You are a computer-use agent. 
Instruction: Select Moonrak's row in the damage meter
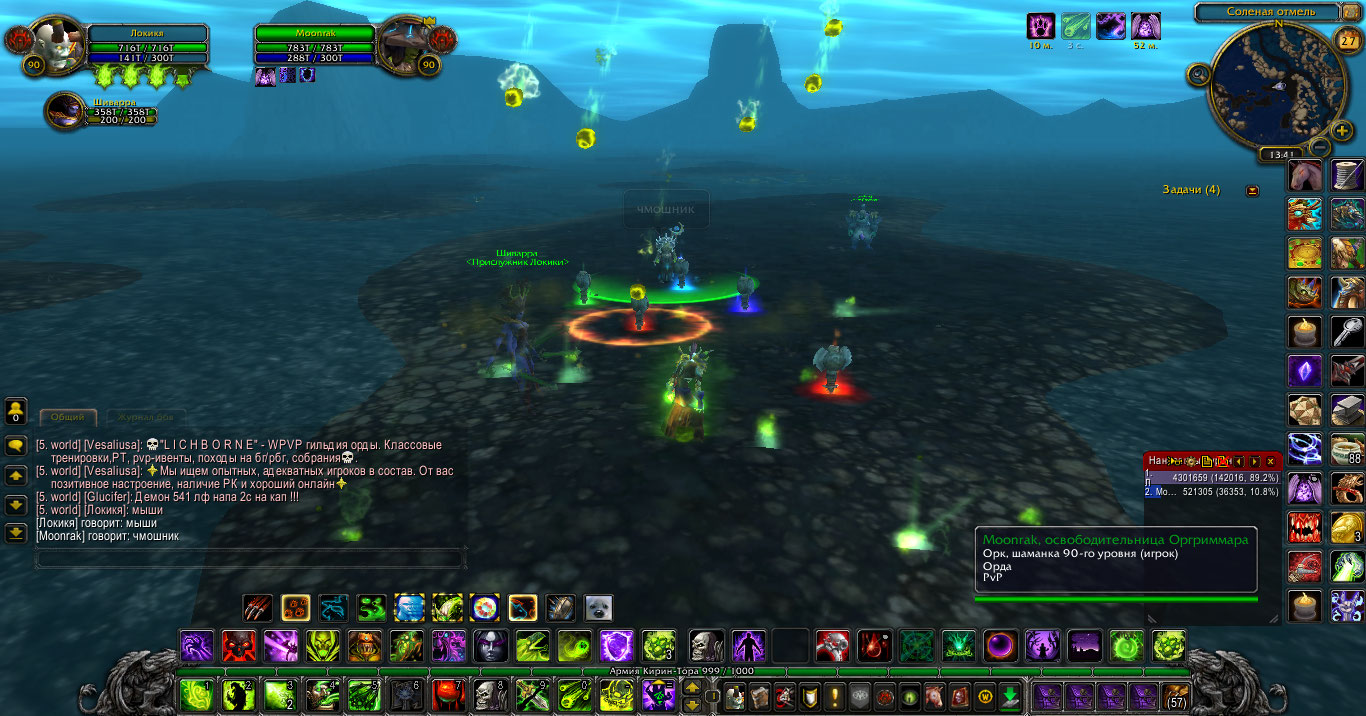[x=1212, y=492]
